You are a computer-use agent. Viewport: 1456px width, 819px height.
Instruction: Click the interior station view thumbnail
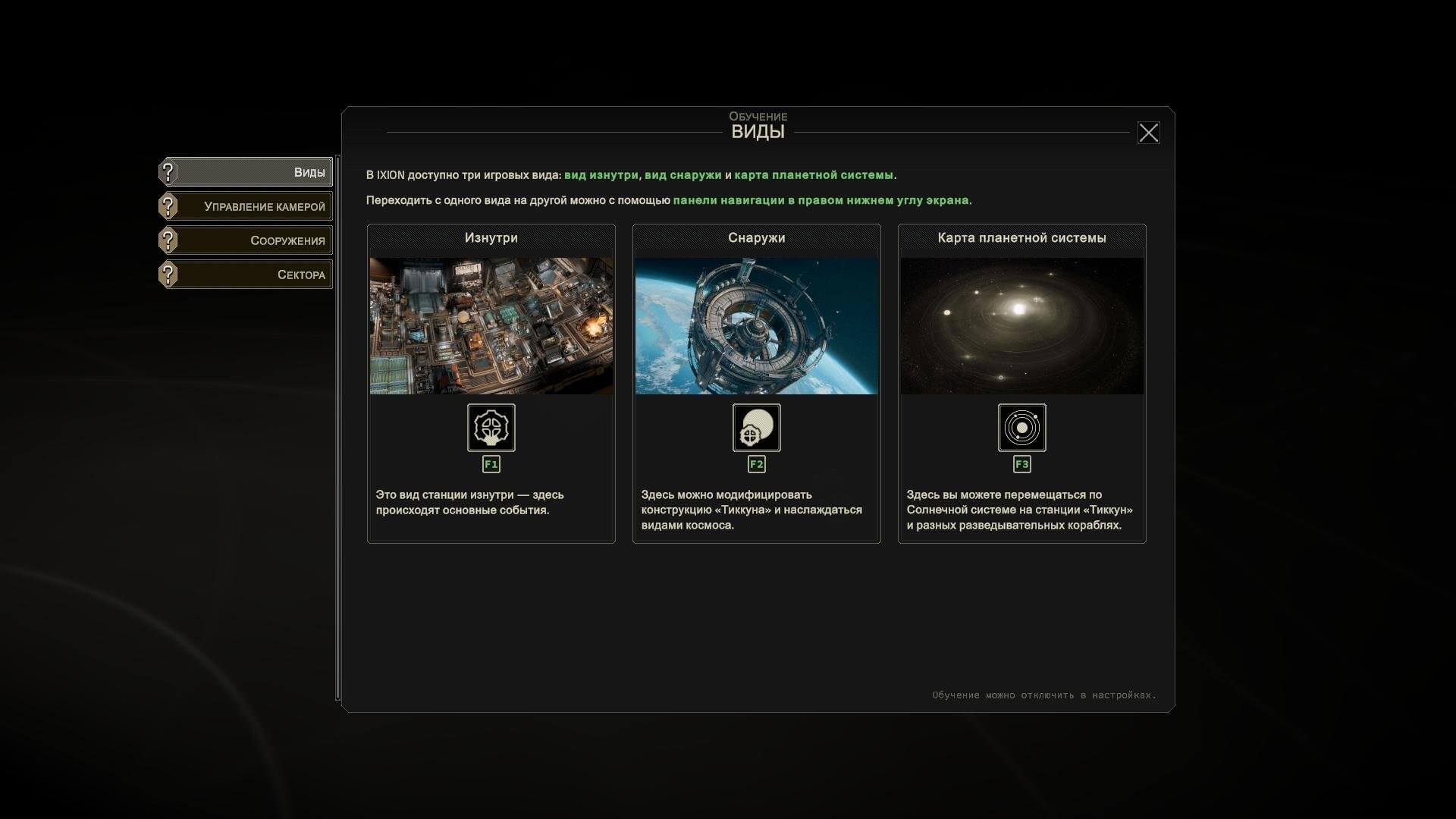click(491, 325)
